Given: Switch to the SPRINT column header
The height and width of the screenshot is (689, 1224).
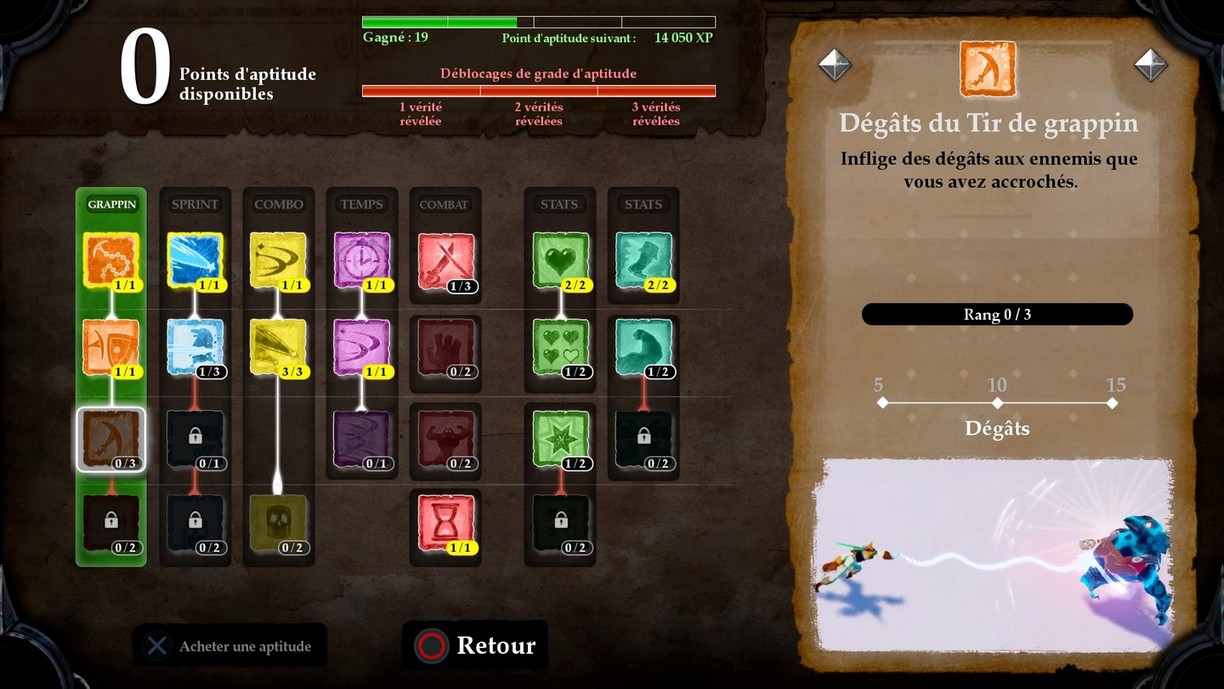Looking at the screenshot, I should pos(195,204).
